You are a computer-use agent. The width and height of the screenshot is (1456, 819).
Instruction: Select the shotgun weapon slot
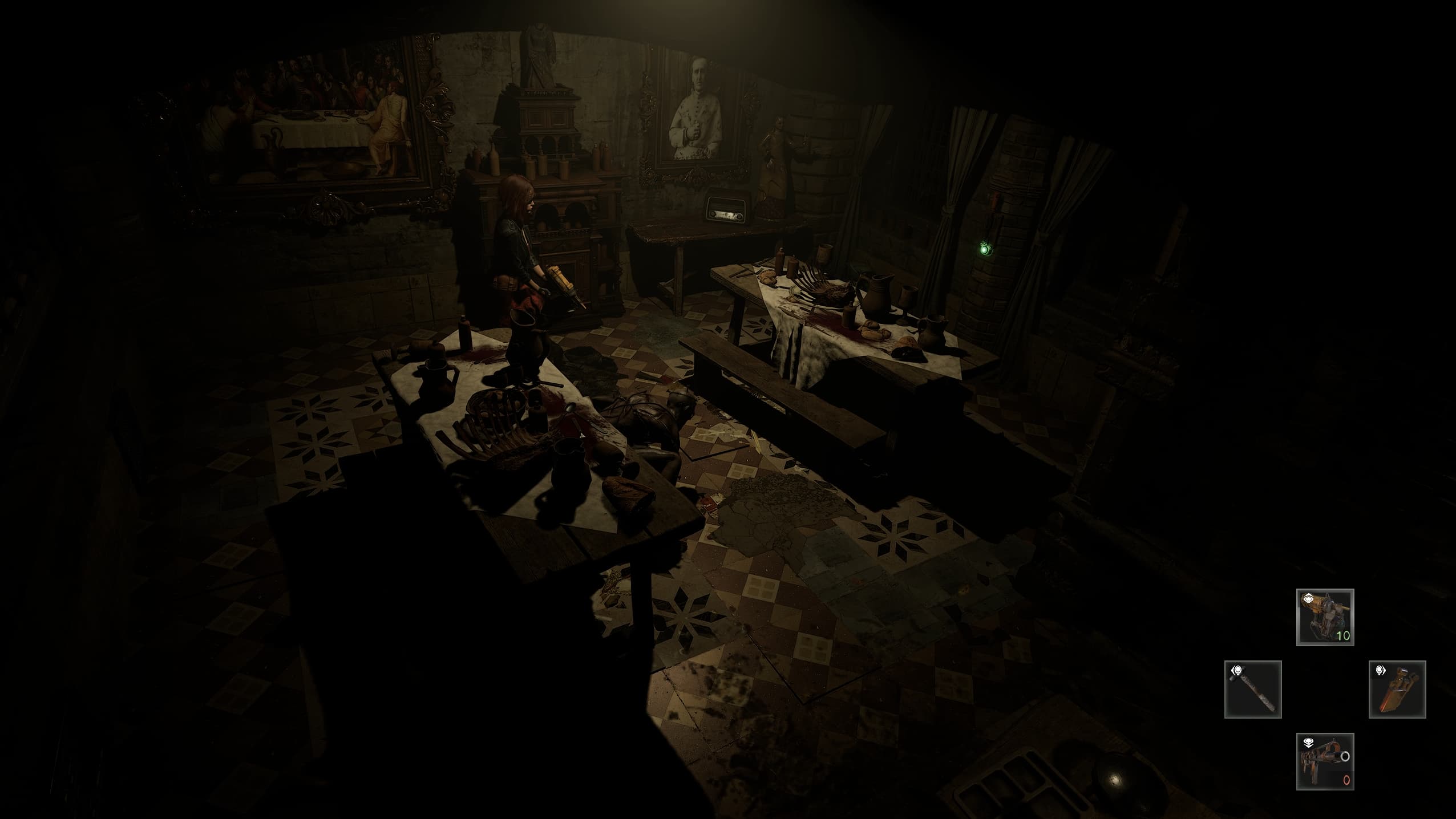pyautogui.click(x=1325, y=761)
